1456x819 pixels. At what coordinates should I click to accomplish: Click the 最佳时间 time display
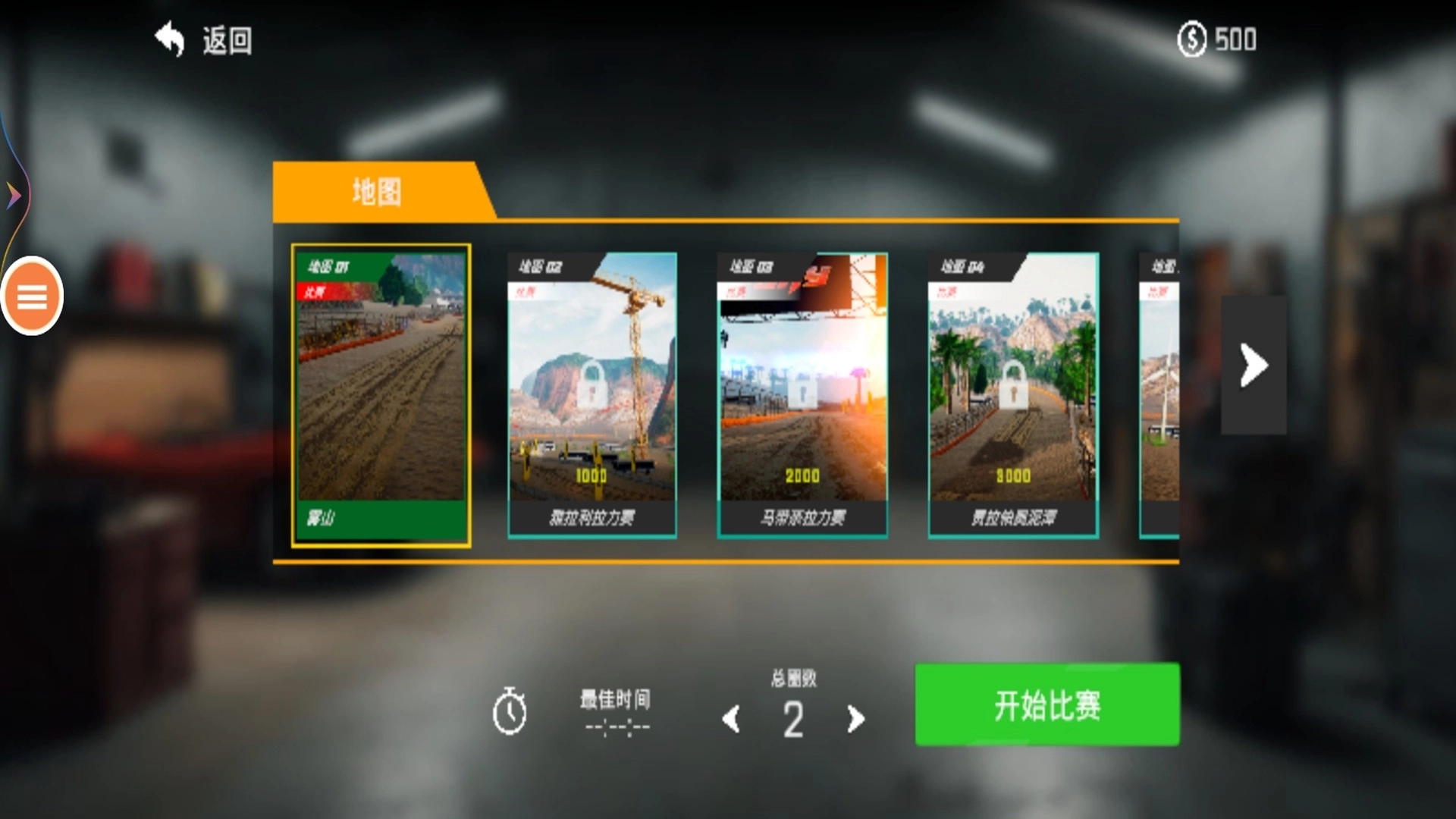point(616,724)
